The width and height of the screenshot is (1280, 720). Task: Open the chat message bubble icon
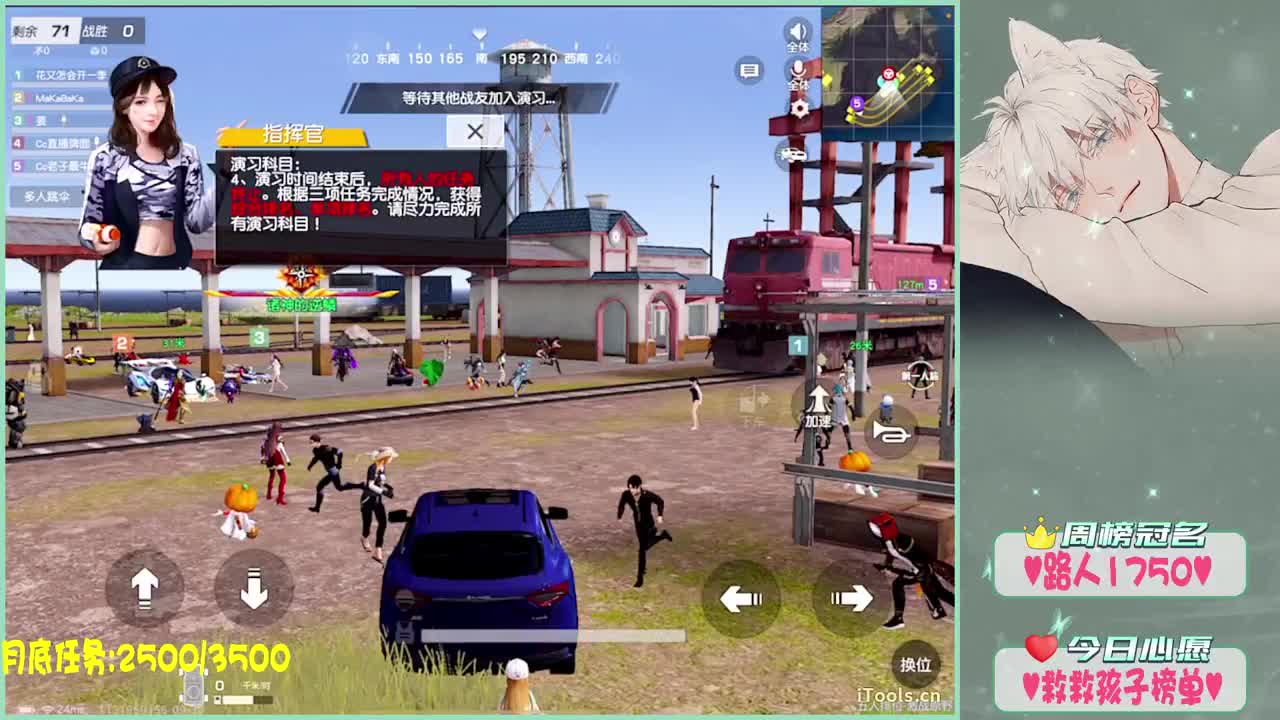749,70
